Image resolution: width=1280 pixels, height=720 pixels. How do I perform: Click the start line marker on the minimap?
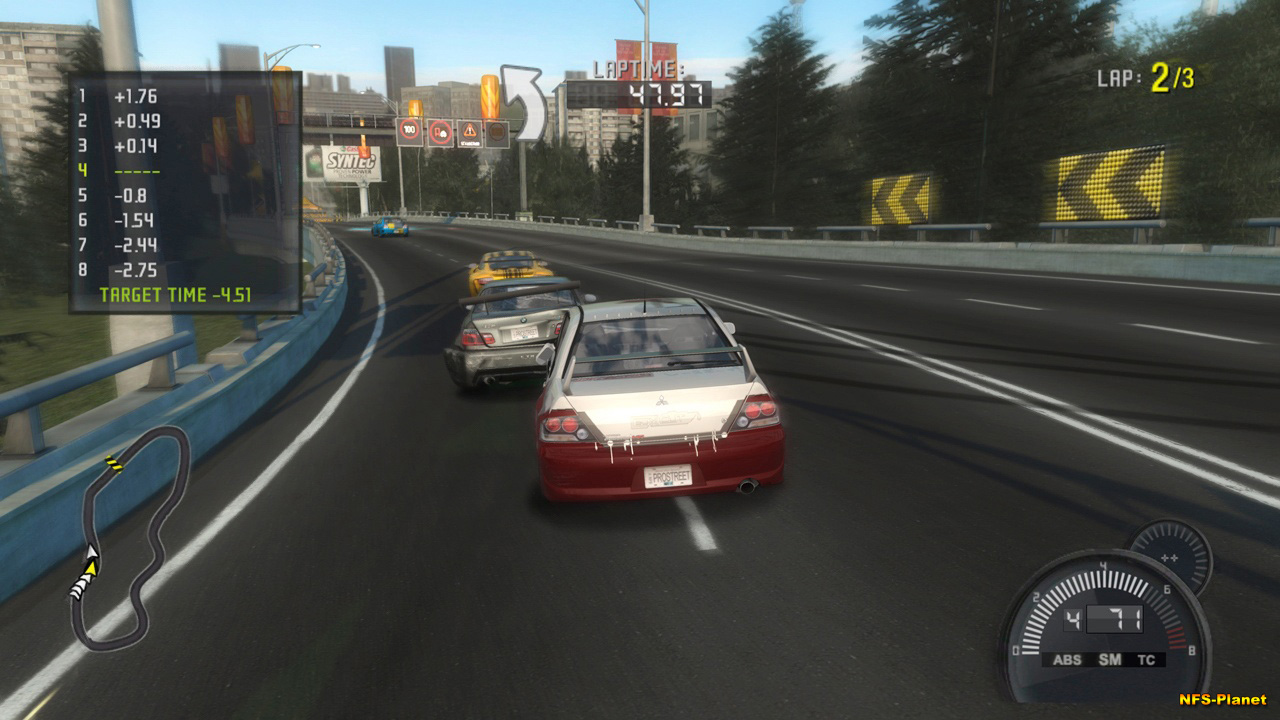(114, 464)
